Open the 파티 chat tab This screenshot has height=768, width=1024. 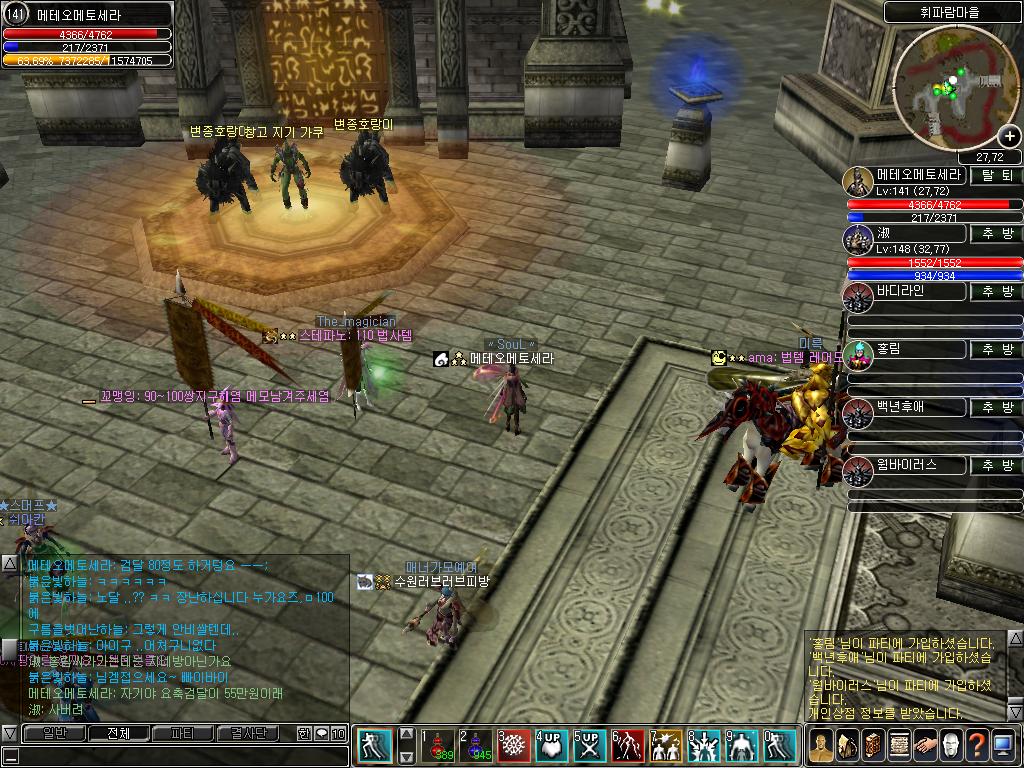(x=183, y=734)
